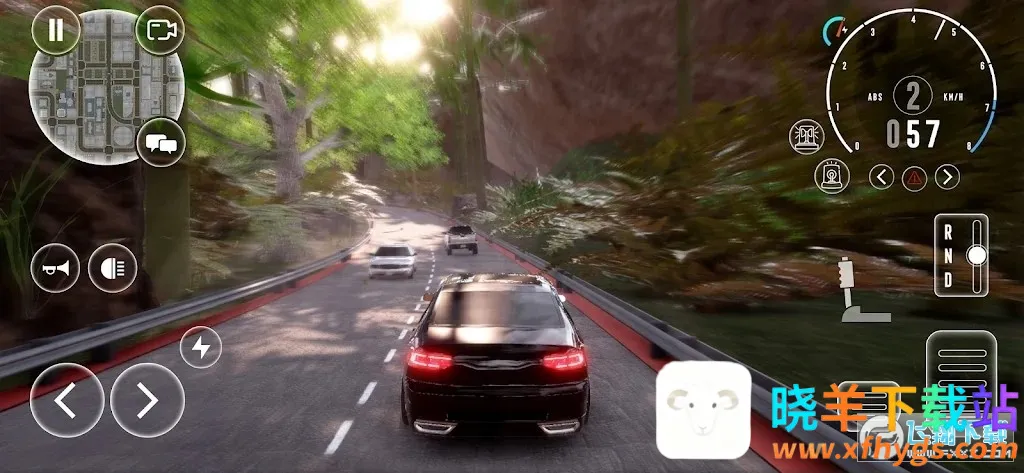The width and height of the screenshot is (1024, 473).
Task: Toggle the red hazard warning lights
Action: (913, 178)
